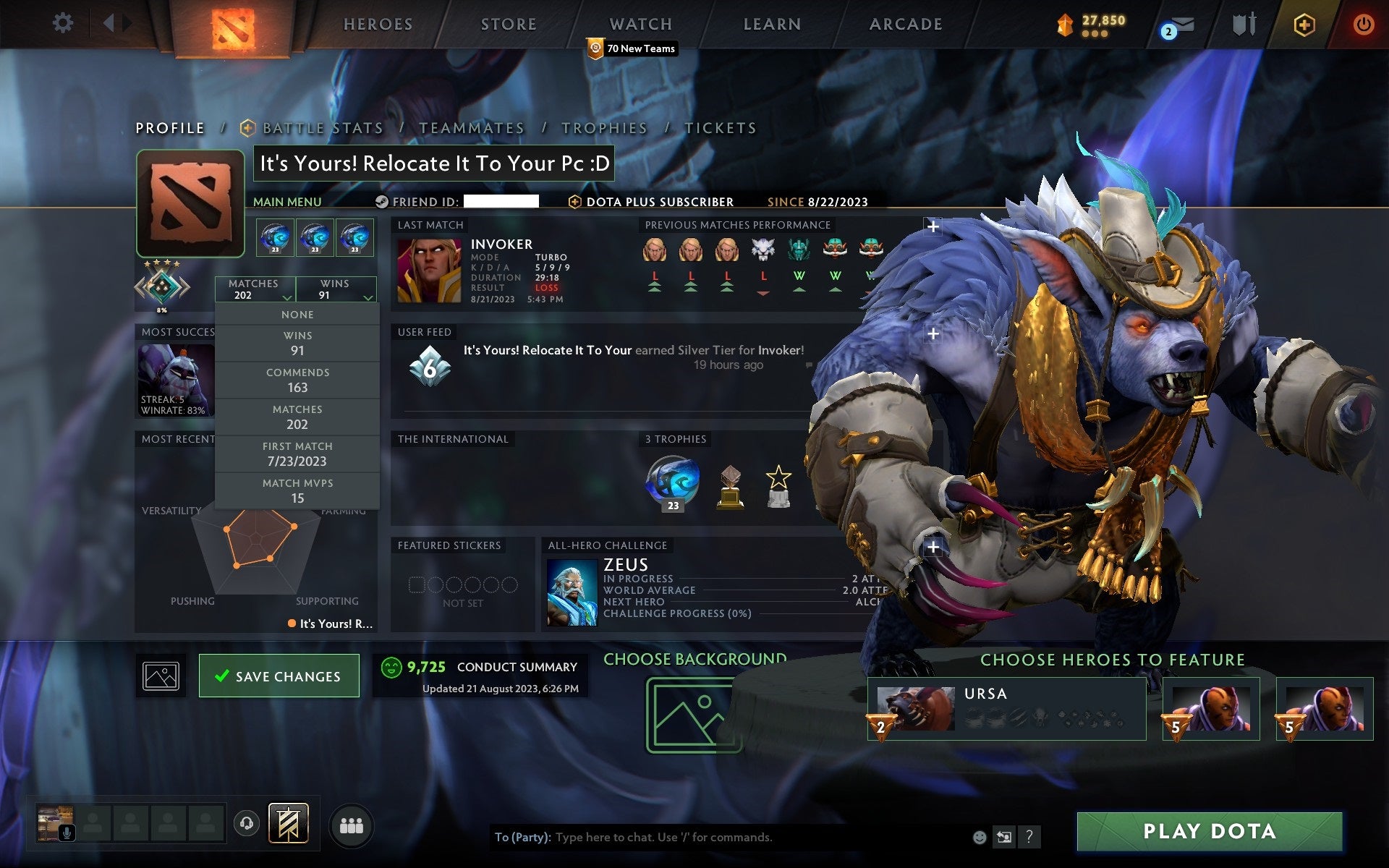
Task: Select COMMENDS from the stat dropdown
Action: point(299,380)
